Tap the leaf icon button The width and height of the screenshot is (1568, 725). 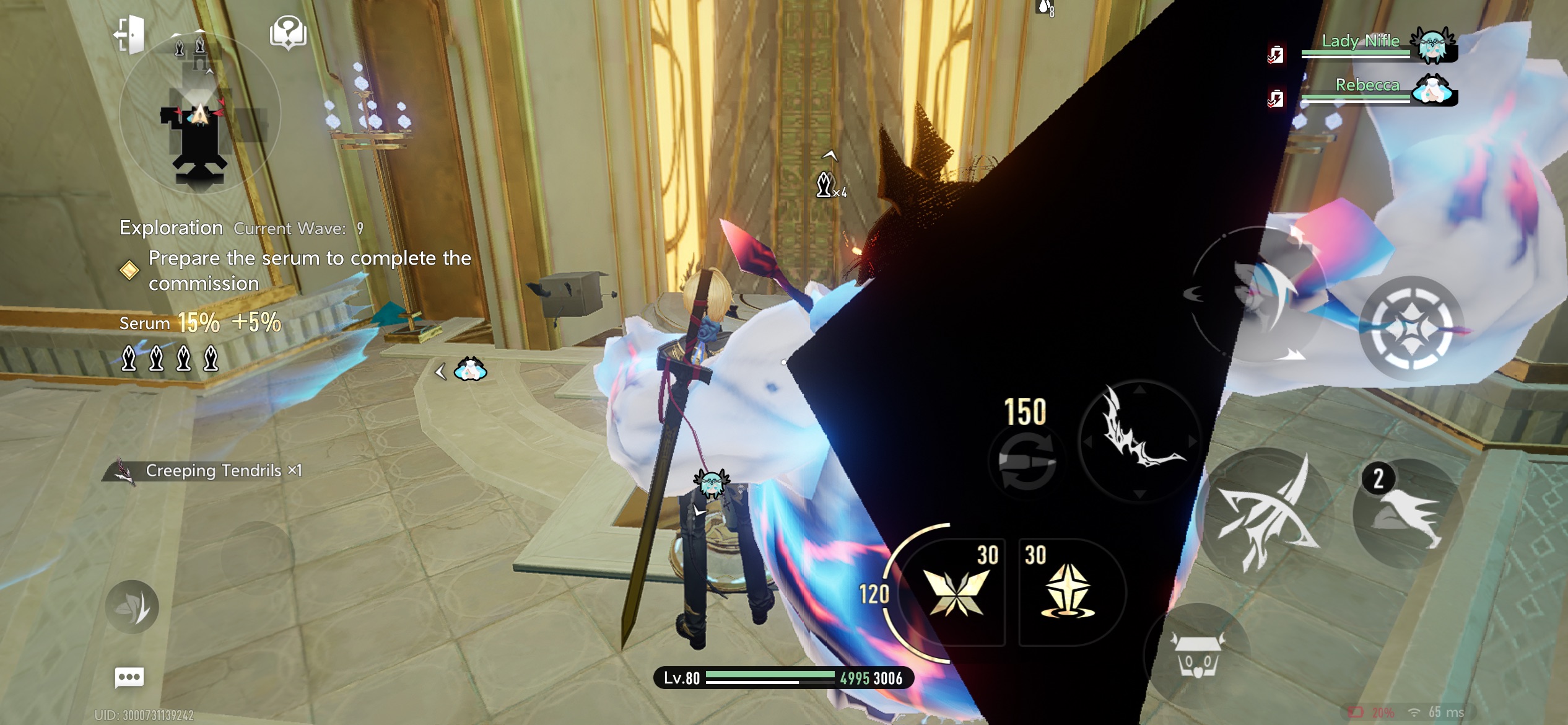(132, 606)
